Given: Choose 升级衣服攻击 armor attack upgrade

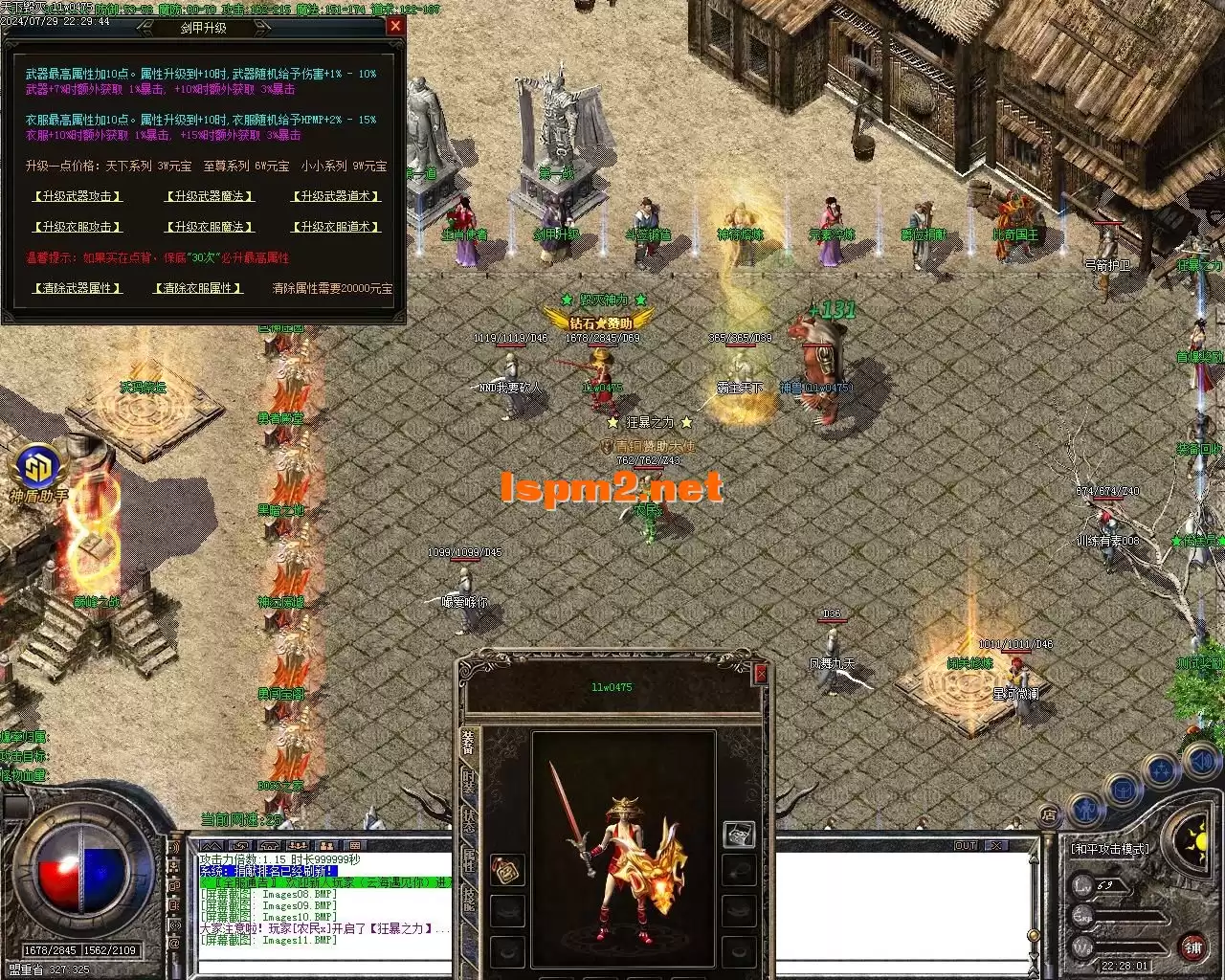Looking at the screenshot, I should click(x=77, y=227).
